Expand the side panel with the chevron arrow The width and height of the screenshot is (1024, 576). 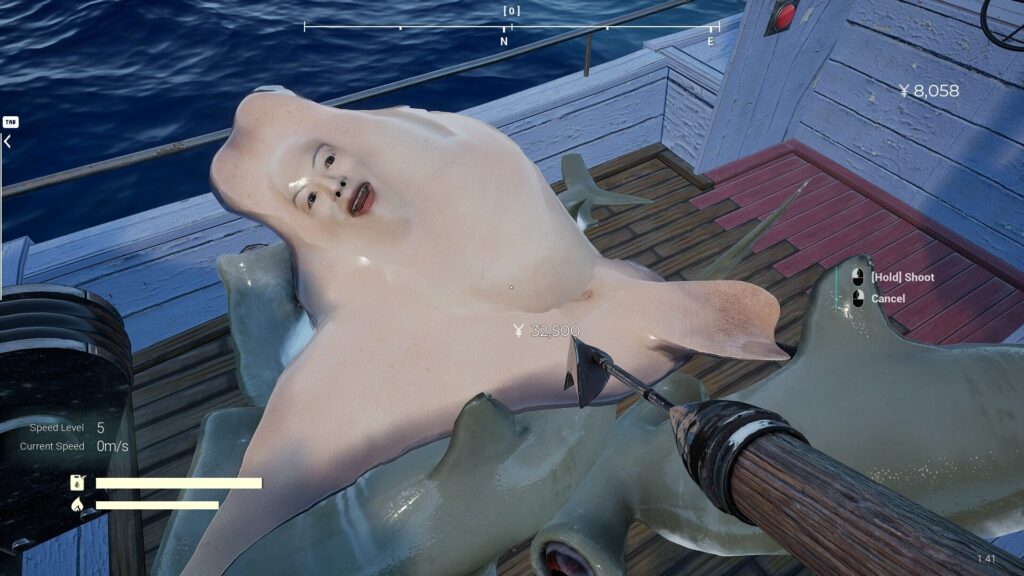(x=8, y=142)
